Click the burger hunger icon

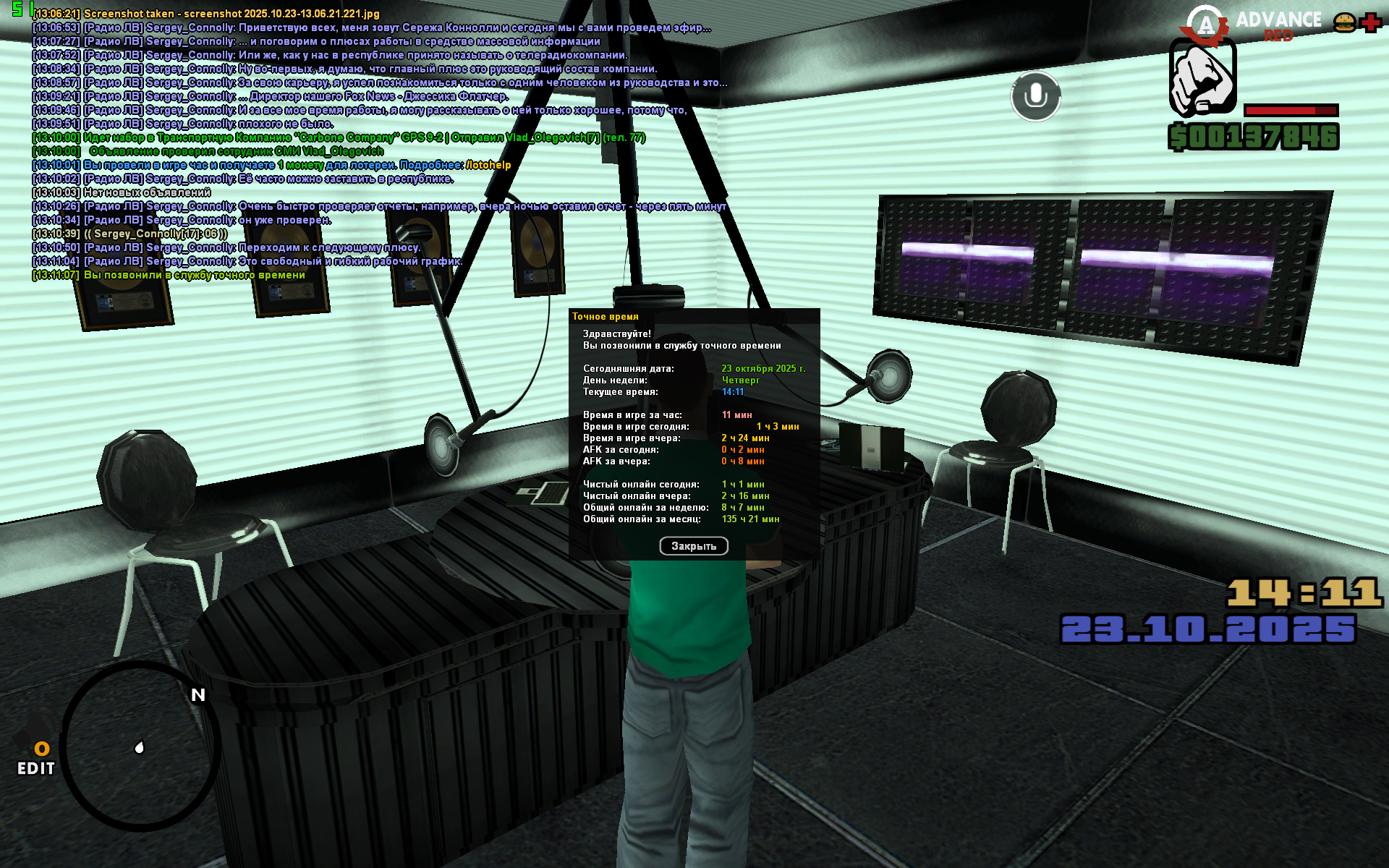[1344, 22]
